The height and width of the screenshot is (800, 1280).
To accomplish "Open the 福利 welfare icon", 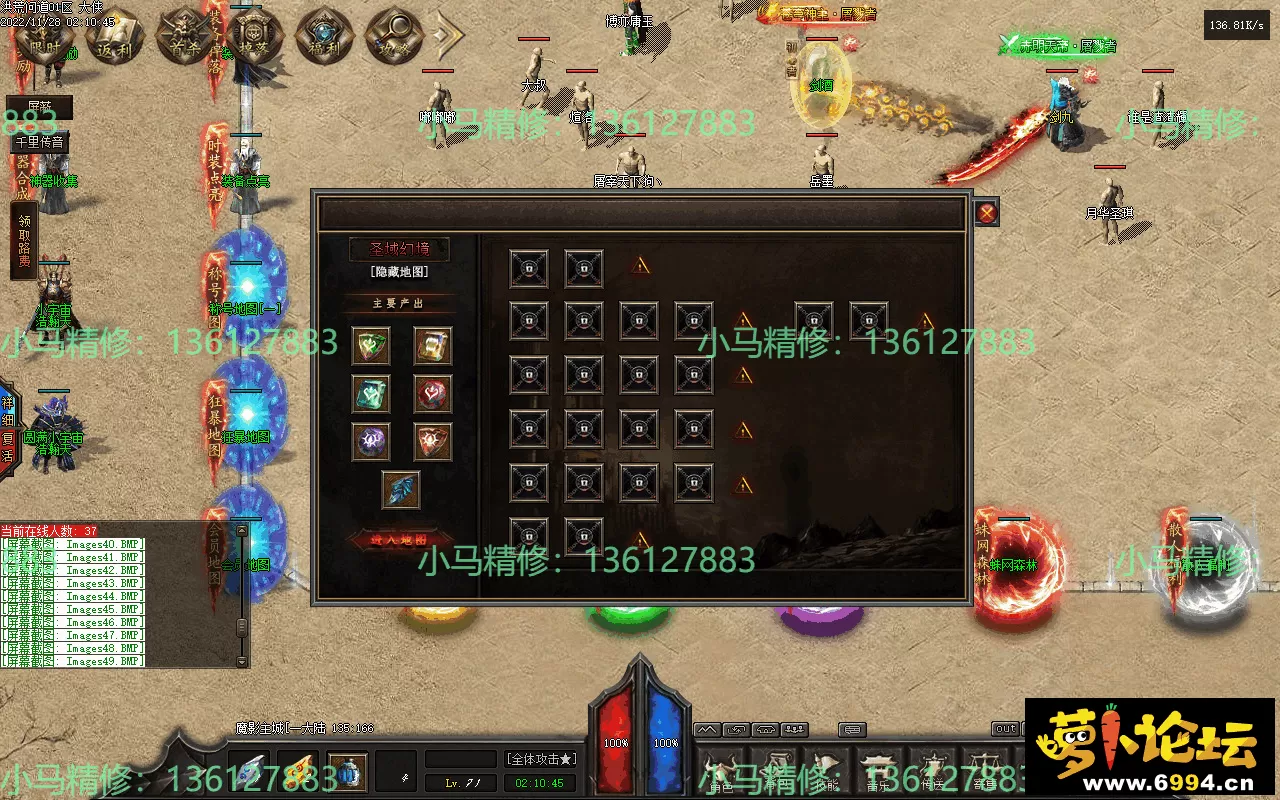I will pyautogui.click(x=325, y=38).
